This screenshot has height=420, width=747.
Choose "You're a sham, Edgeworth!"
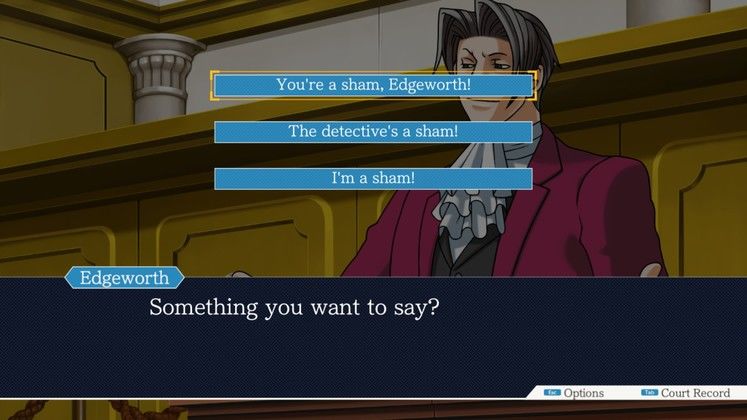373,85
